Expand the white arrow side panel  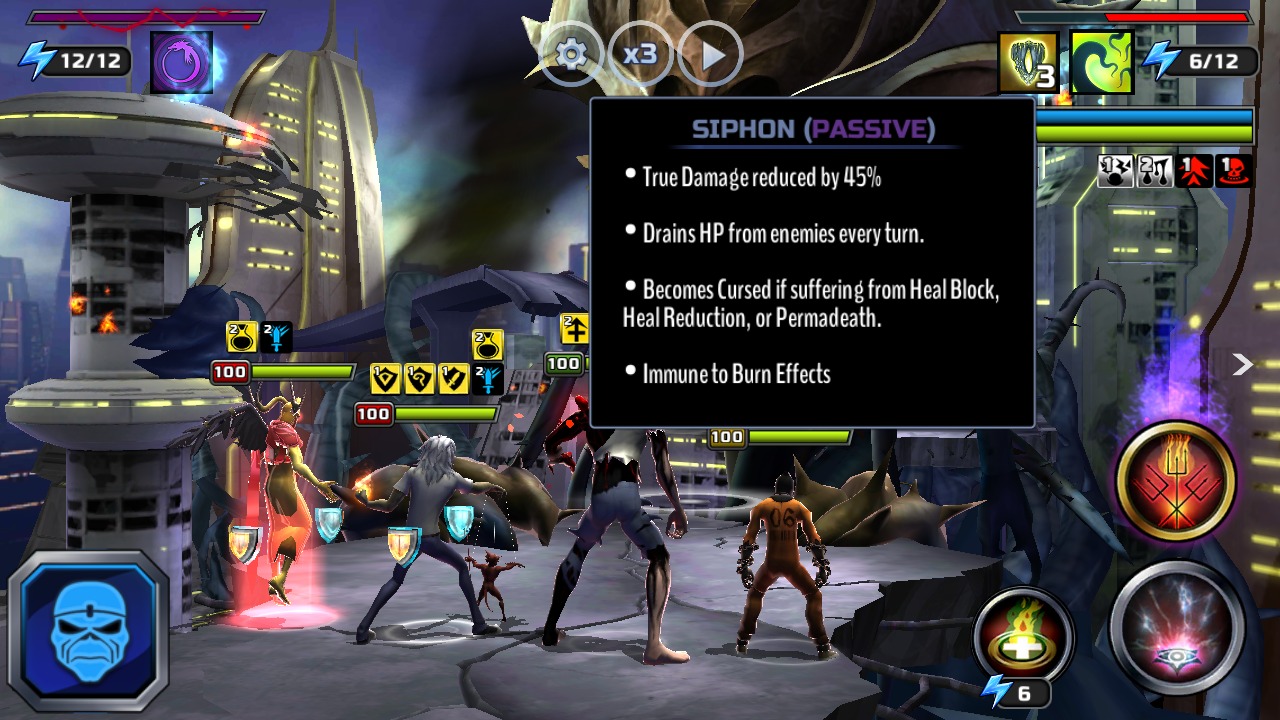tap(1242, 364)
